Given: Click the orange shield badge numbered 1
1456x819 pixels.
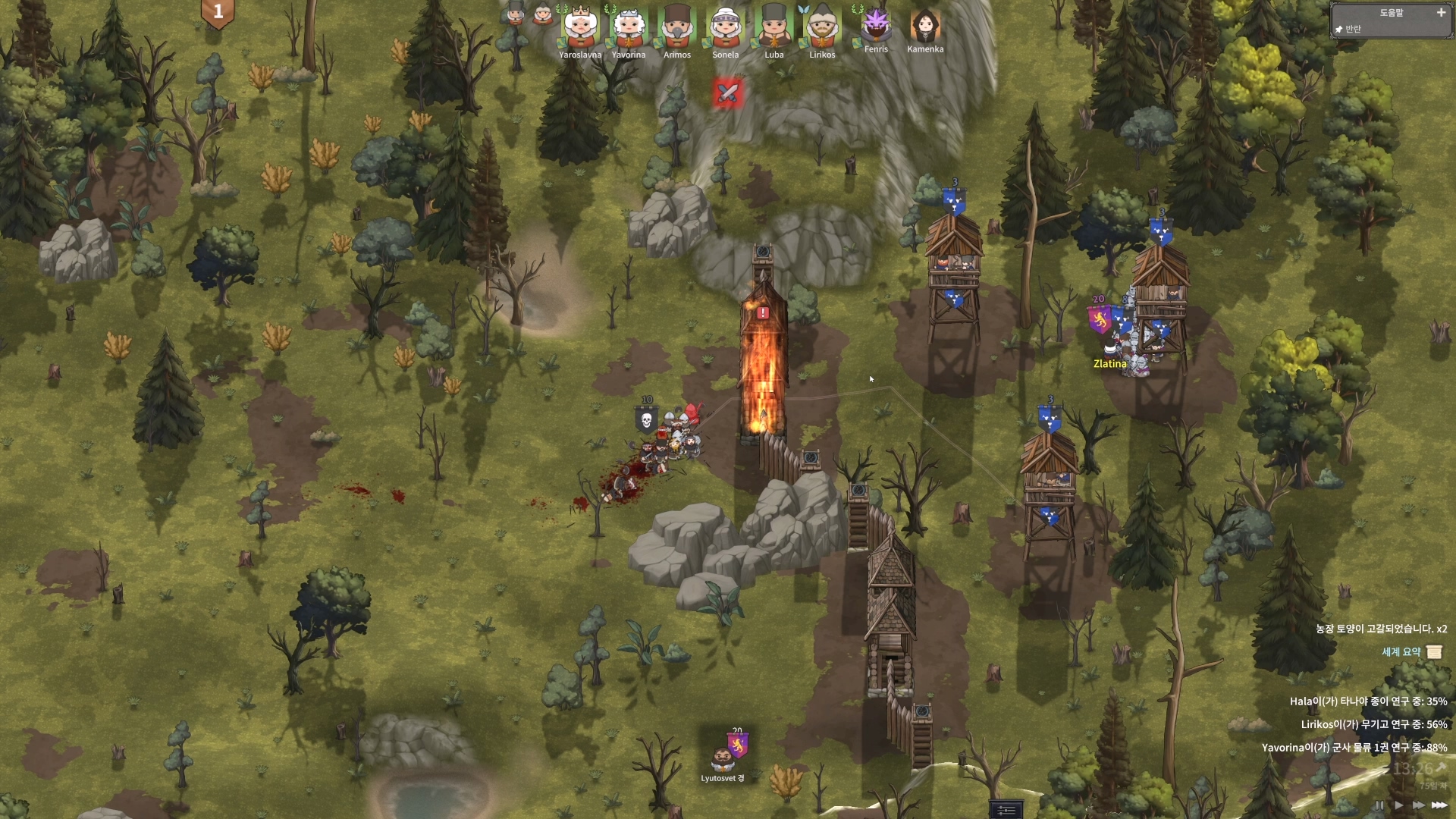Looking at the screenshot, I should coord(218,12).
